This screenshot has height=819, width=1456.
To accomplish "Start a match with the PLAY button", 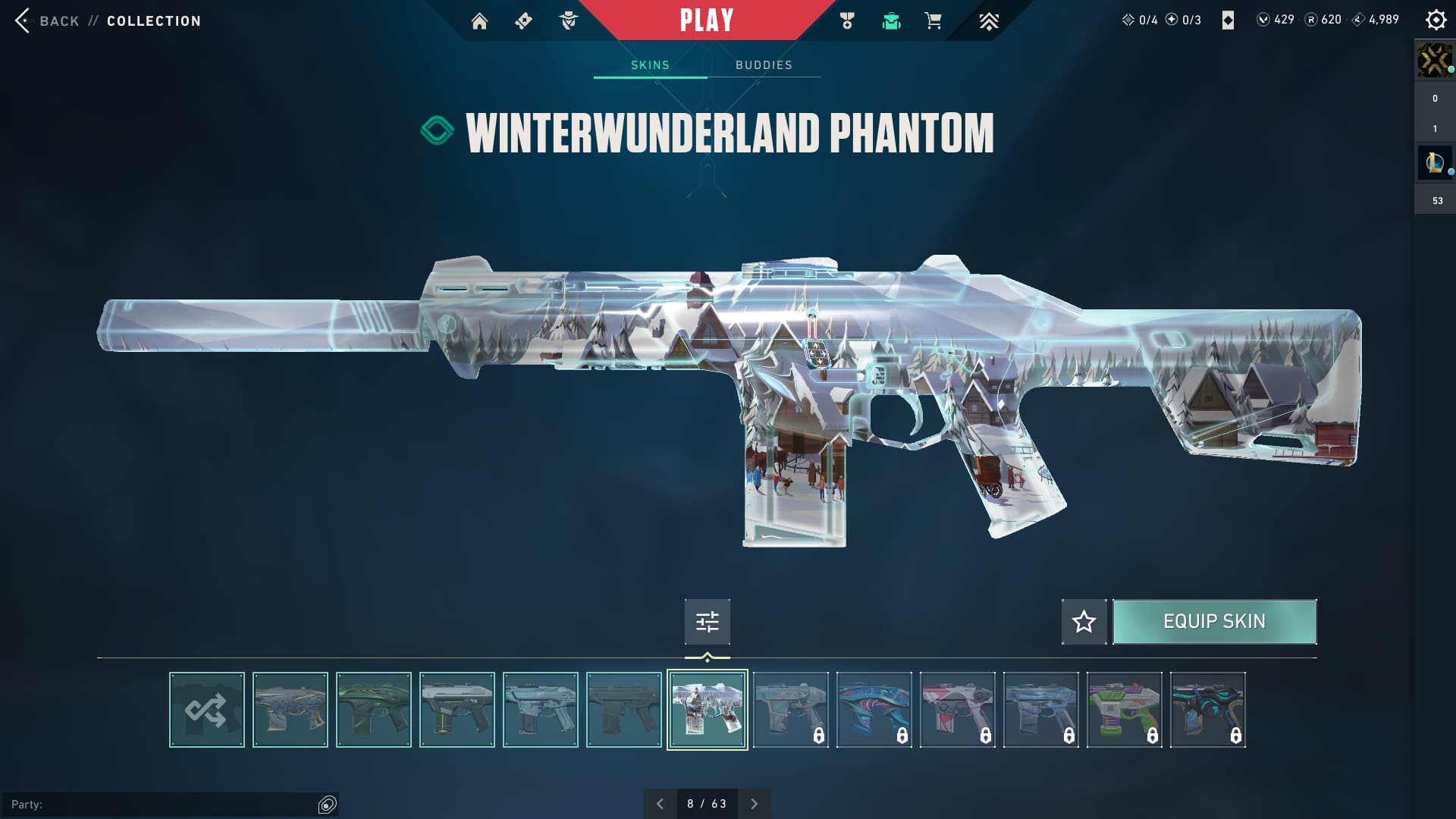I will 706,20.
